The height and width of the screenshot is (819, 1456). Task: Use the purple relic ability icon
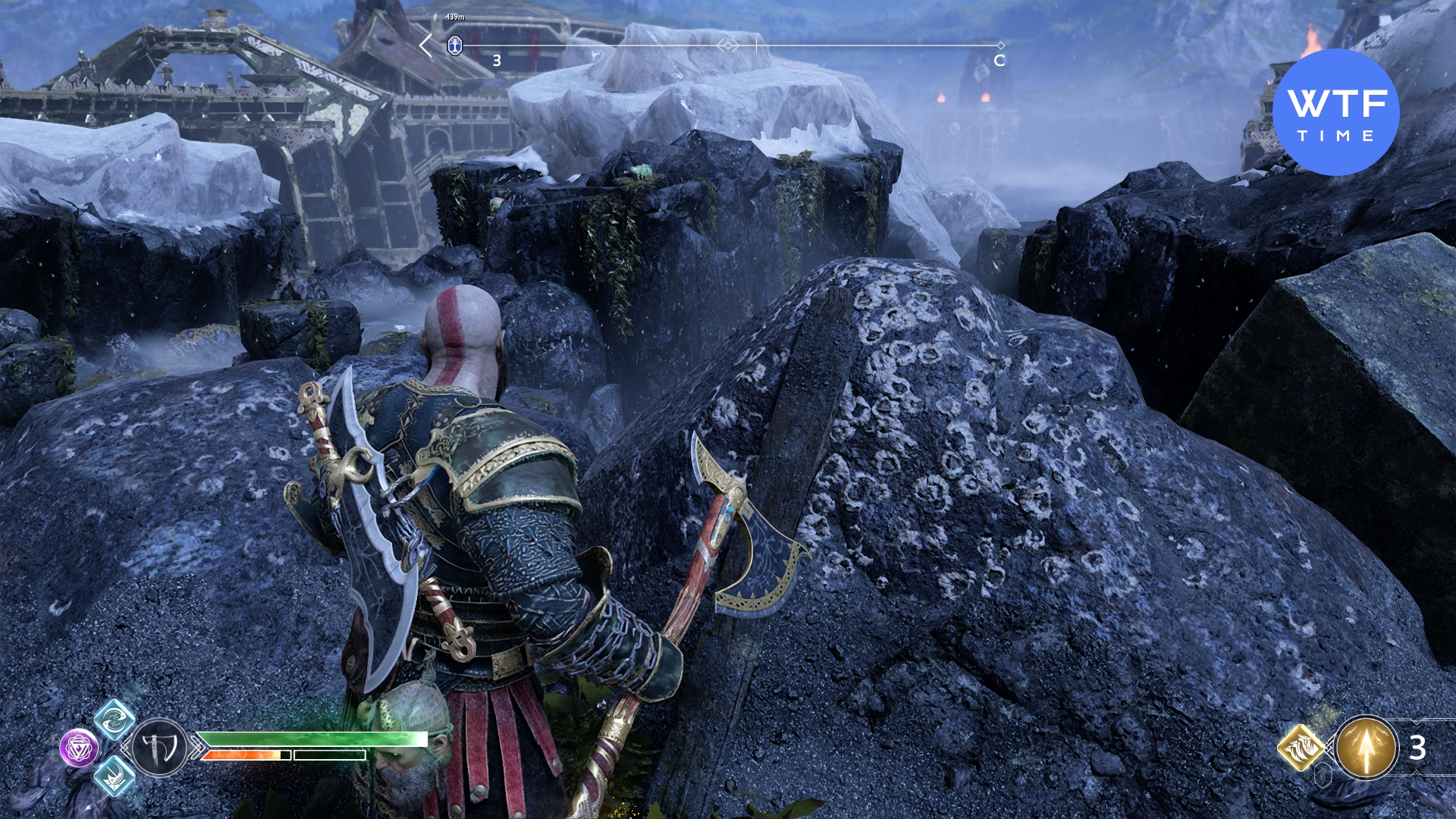[x=79, y=748]
